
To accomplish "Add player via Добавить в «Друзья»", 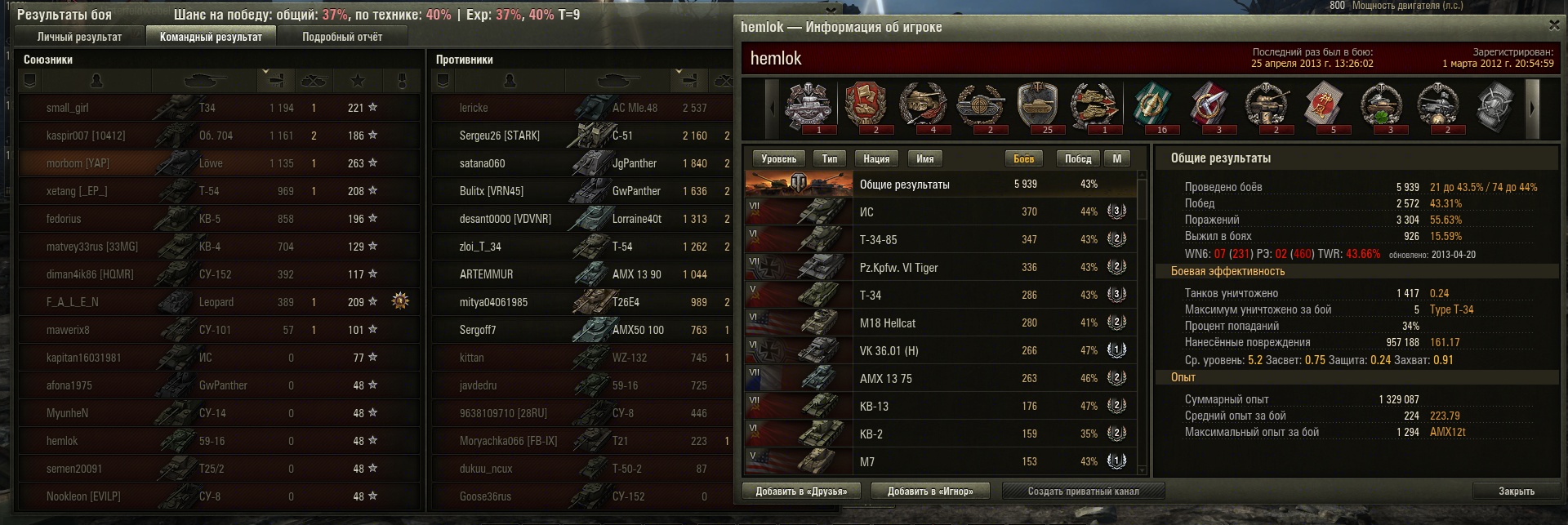I will 800,492.
